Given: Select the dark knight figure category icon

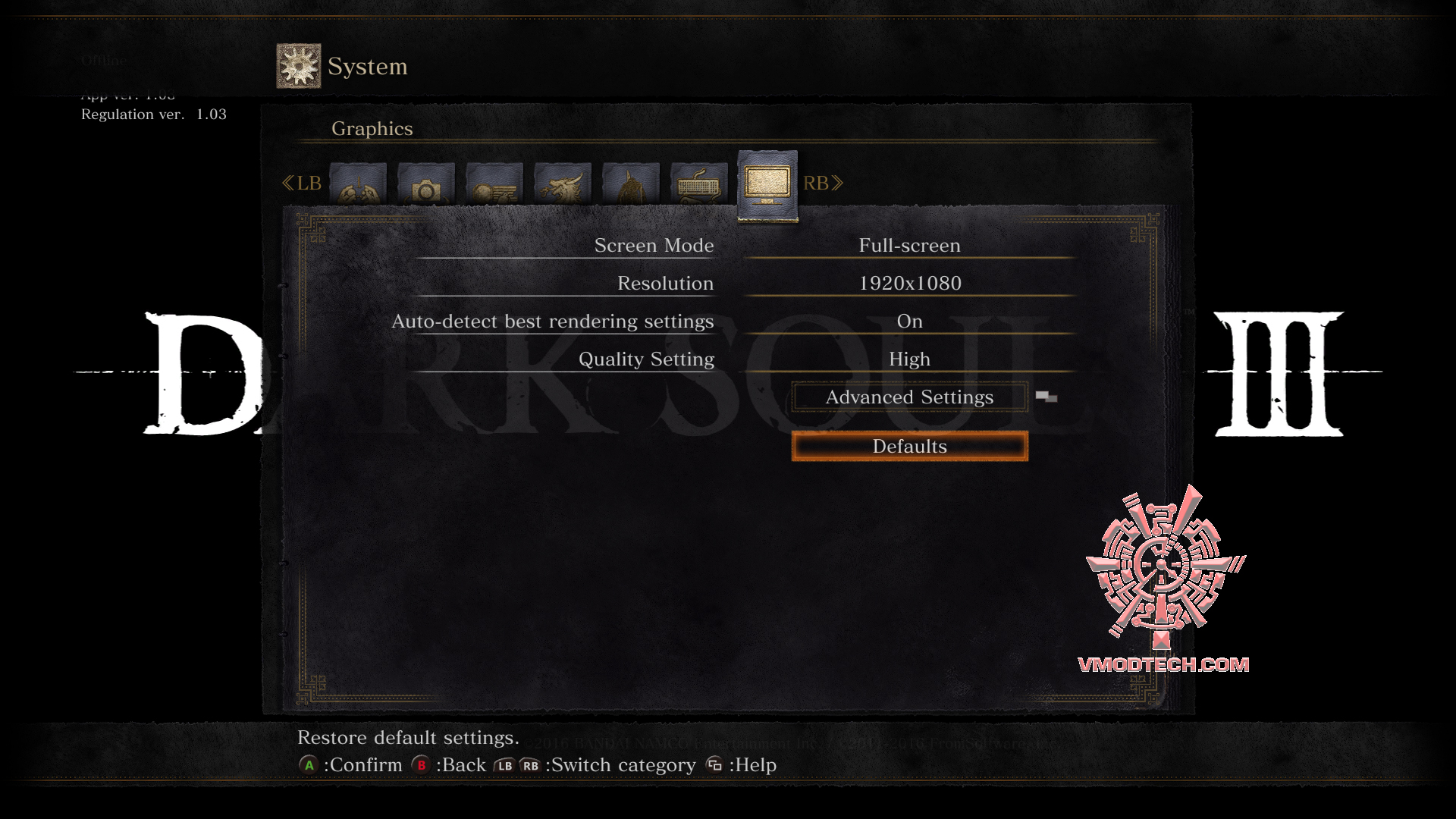Looking at the screenshot, I should click(632, 186).
